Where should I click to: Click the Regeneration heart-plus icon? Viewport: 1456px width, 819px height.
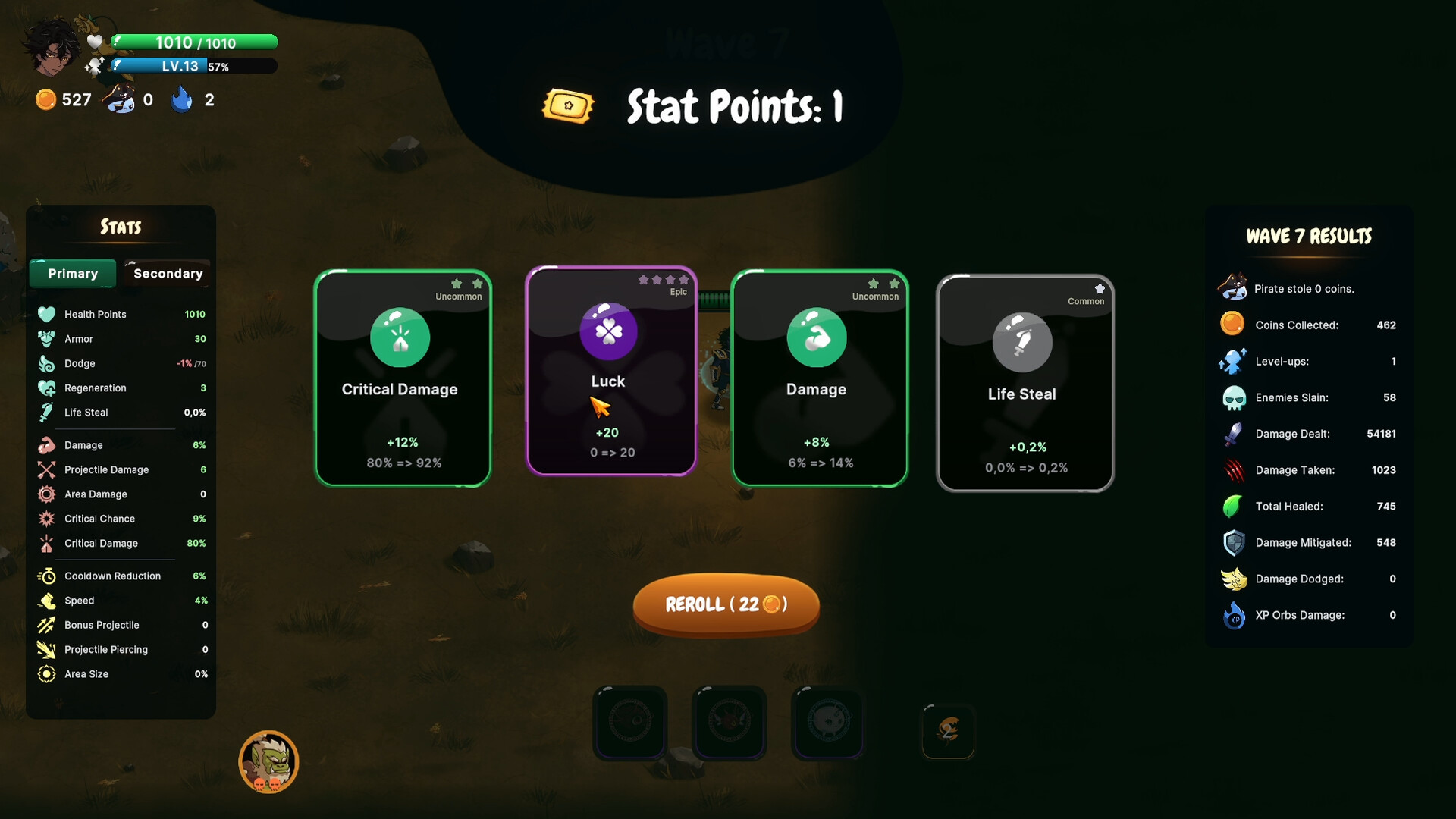tap(47, 388)
